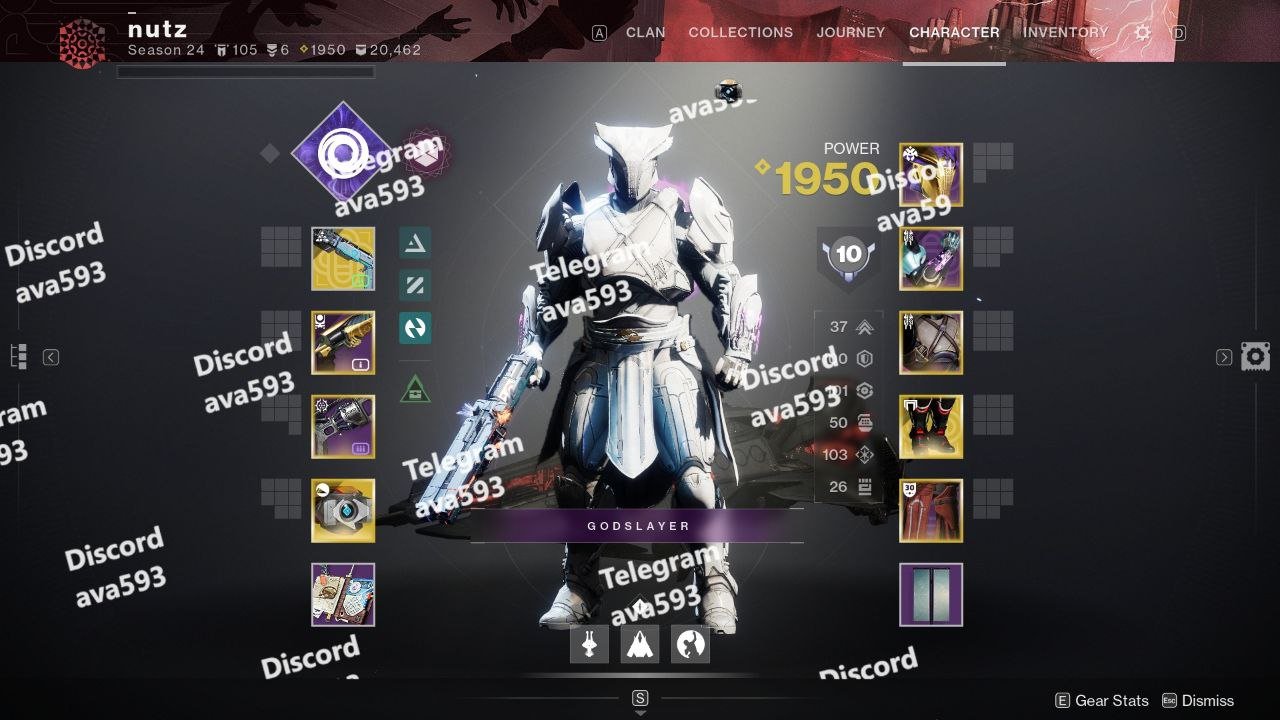Image resolution: width=1280 pixels, height=720 pixels.
Task: Open the chest armor slot
Action: 931,343
